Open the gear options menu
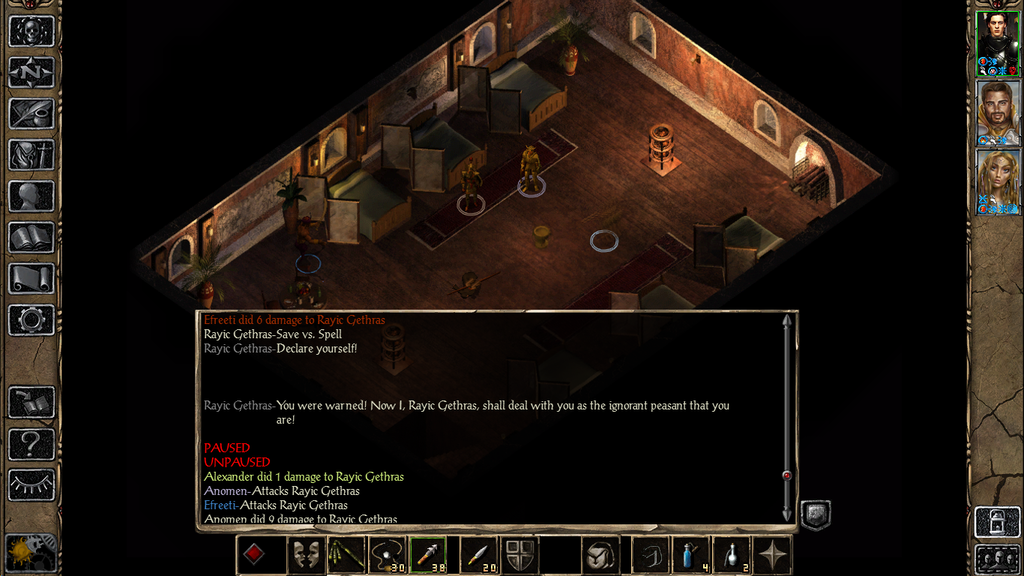The height and width of the screenshot is (576, 1024). [x=31, y=320]
